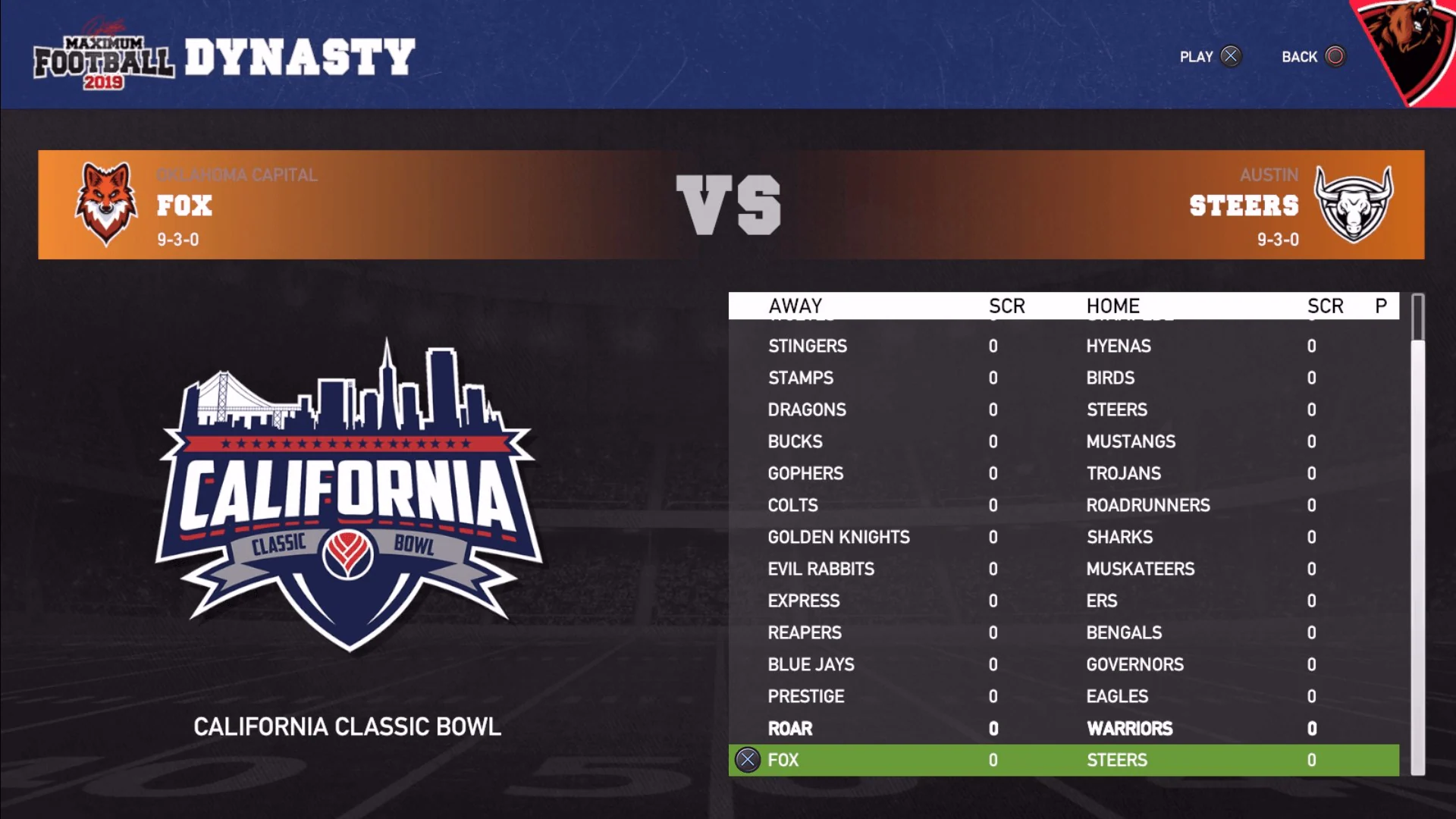The width and height of the screenshot is (1456, 819).
Task: Select the Bucks vs Mustangs row
Action: point(1062,441)
